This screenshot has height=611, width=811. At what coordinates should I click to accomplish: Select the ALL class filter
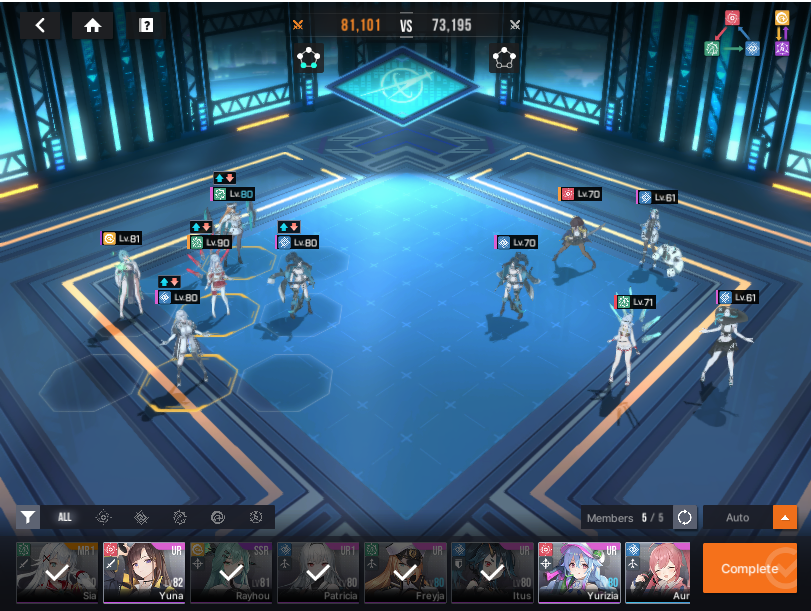[x=65, y=517]
